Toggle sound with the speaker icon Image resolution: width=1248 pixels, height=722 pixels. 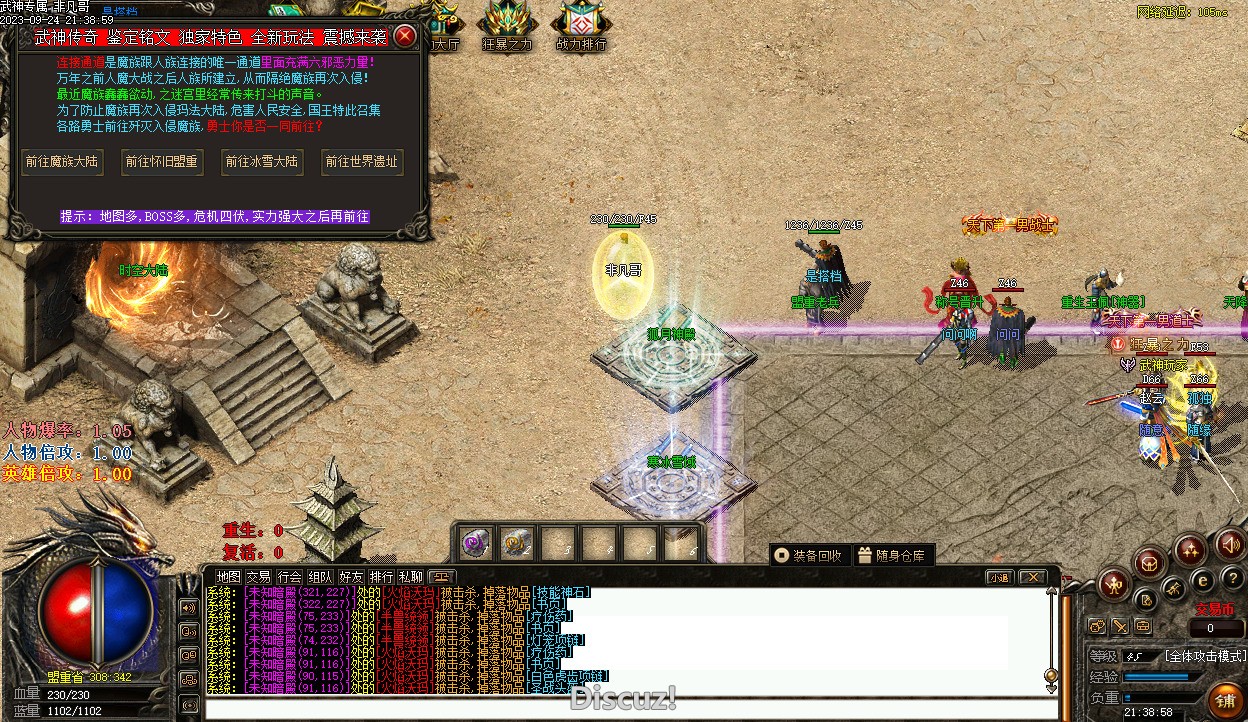click(x=1230, y=545)
